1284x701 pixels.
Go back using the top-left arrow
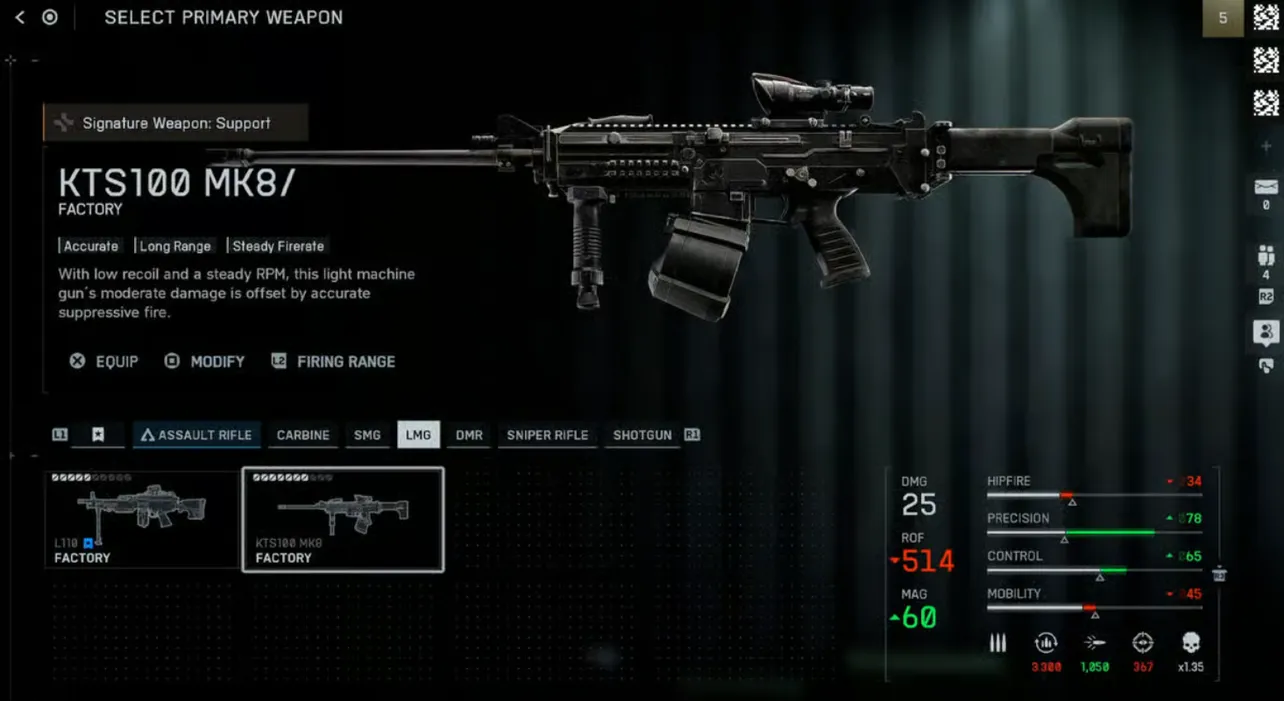[20, 18]
